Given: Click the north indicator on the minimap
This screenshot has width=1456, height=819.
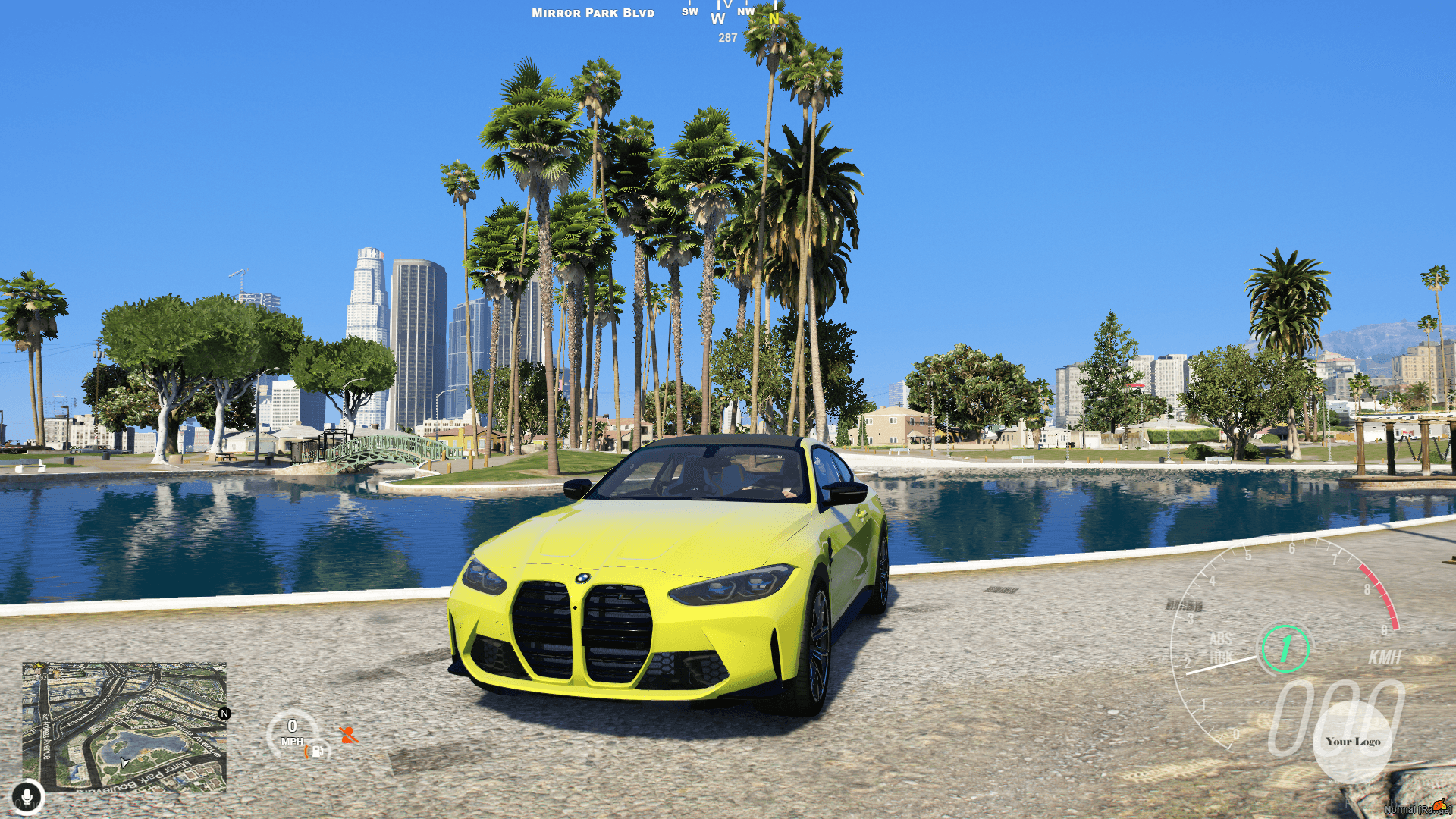Looking at the screenshot, I should click(224, 714).
